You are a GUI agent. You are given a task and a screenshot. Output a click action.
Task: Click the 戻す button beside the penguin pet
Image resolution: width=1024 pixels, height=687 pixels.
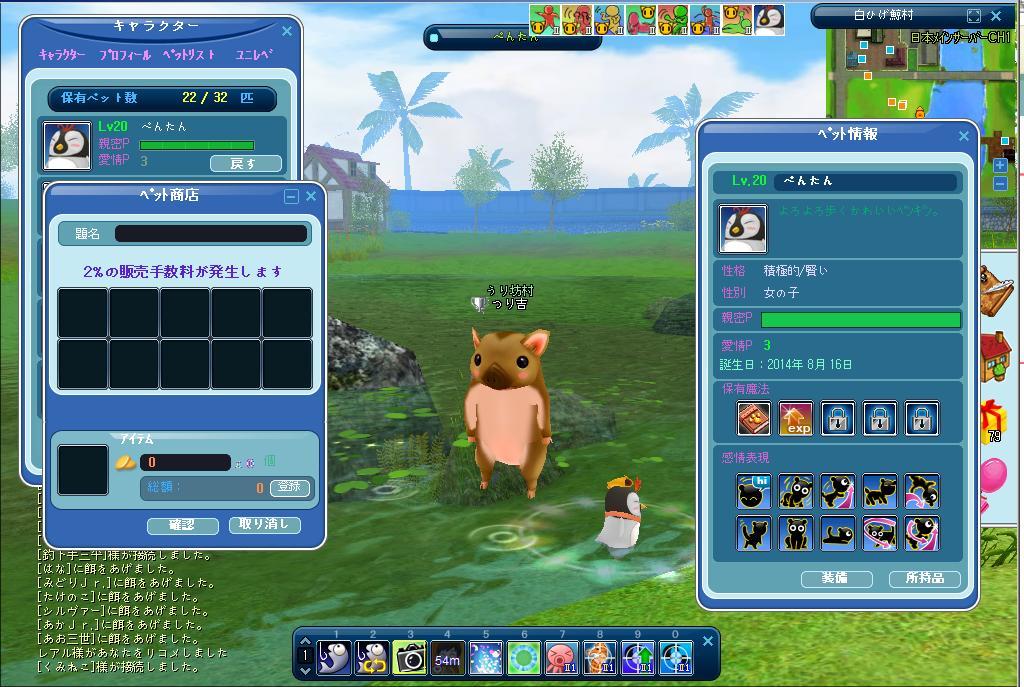point(245,163)
